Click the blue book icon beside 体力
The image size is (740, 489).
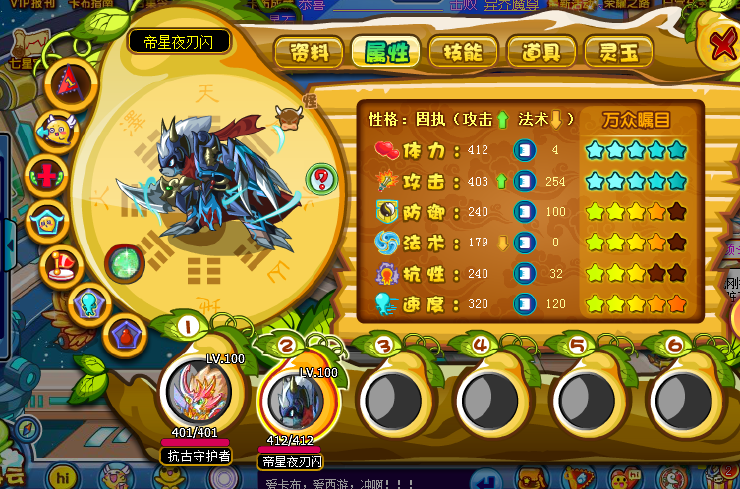(x=524, y=150)
